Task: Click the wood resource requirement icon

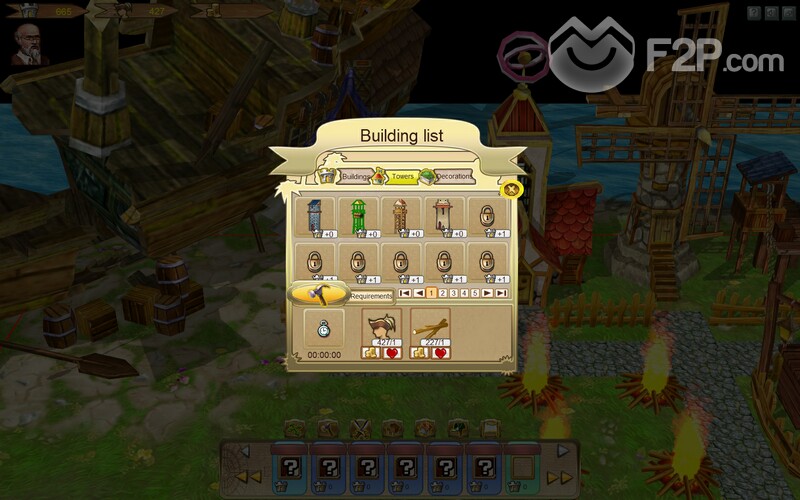Action: (430, 326)
